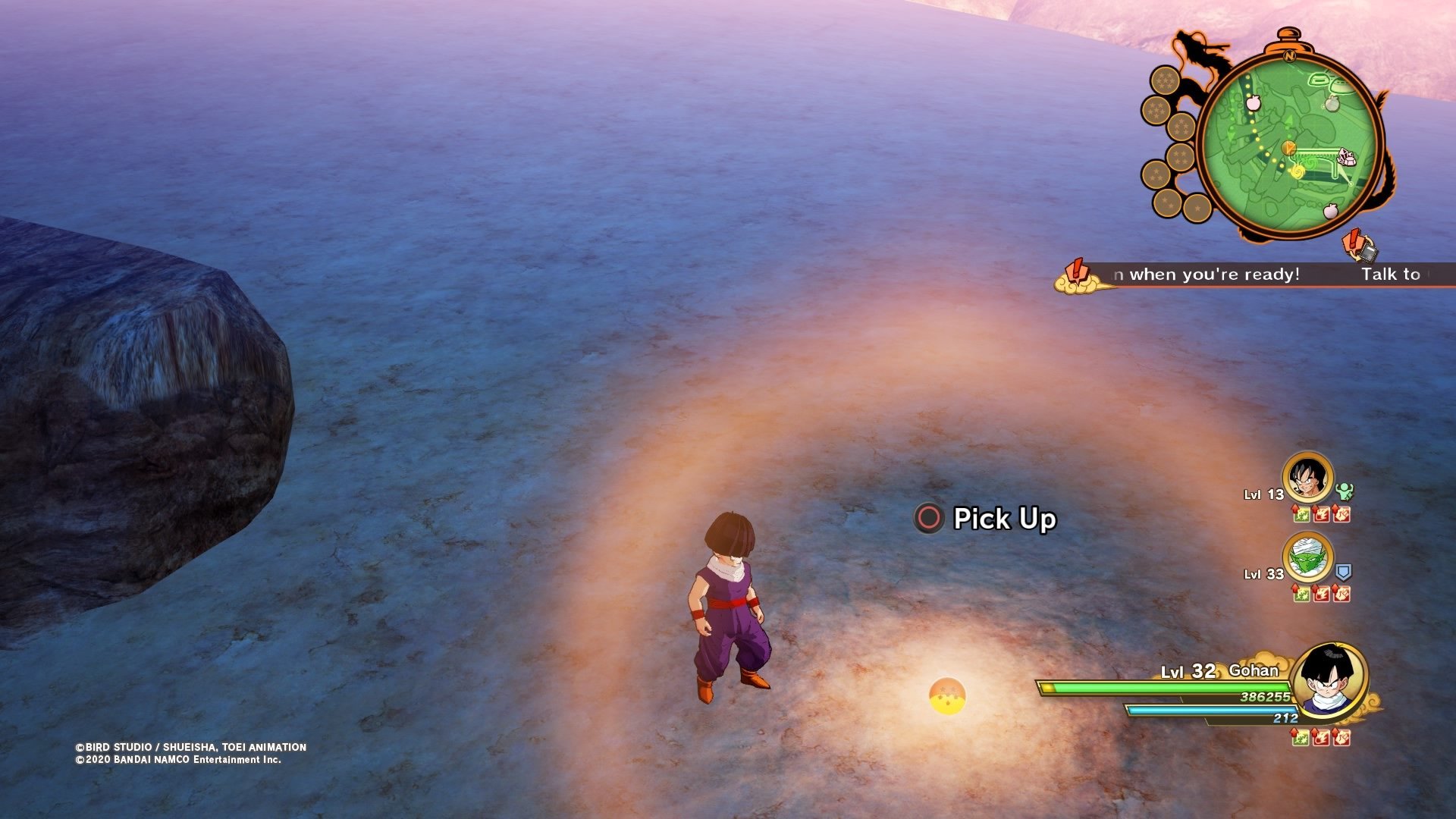Click the green support icon beside Yamcha
Image resolution: width=1456 pixels, height=819 pixels.
click(x=1345, y=491)
